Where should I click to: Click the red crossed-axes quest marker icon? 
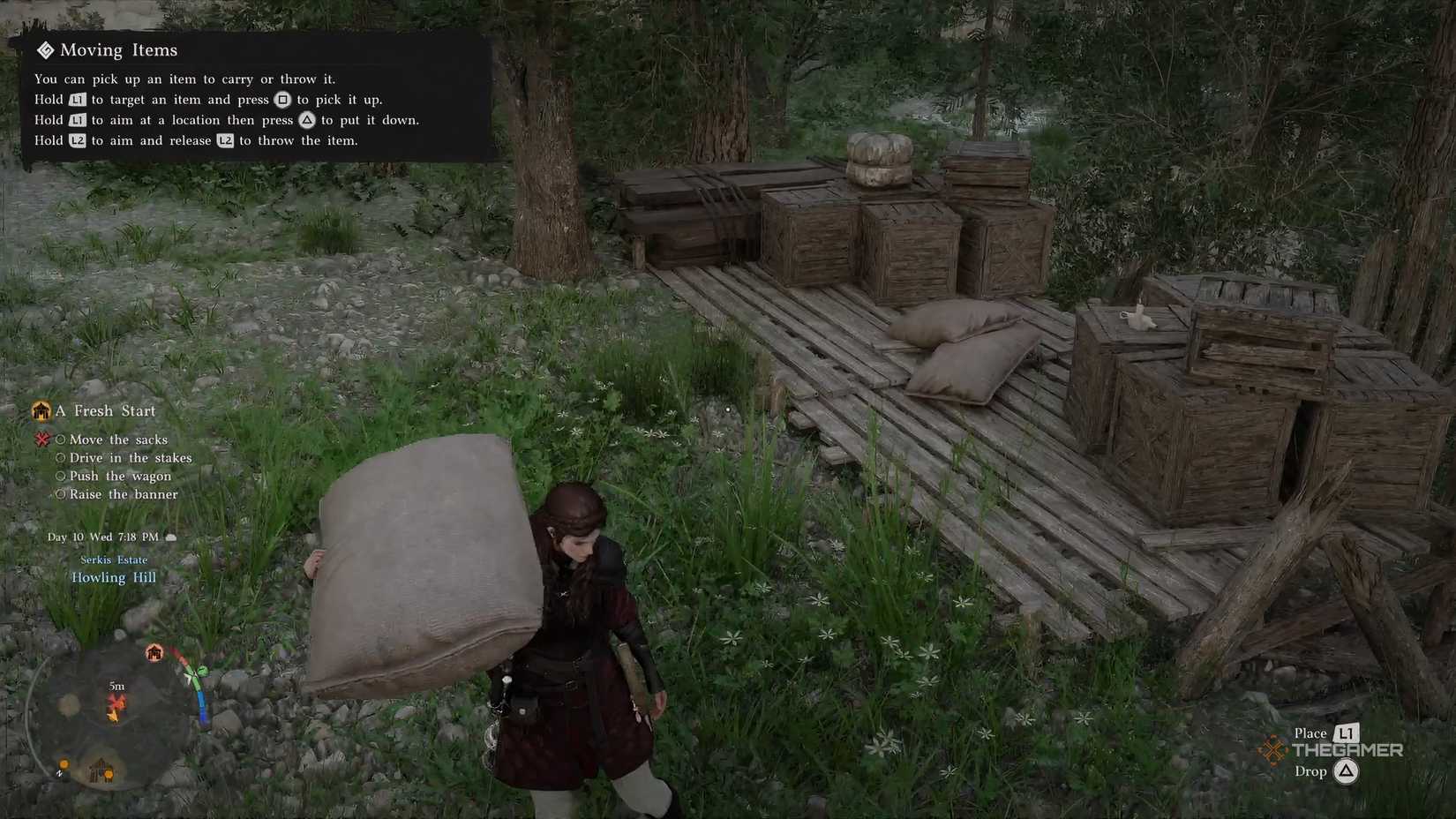pos(41,439)
